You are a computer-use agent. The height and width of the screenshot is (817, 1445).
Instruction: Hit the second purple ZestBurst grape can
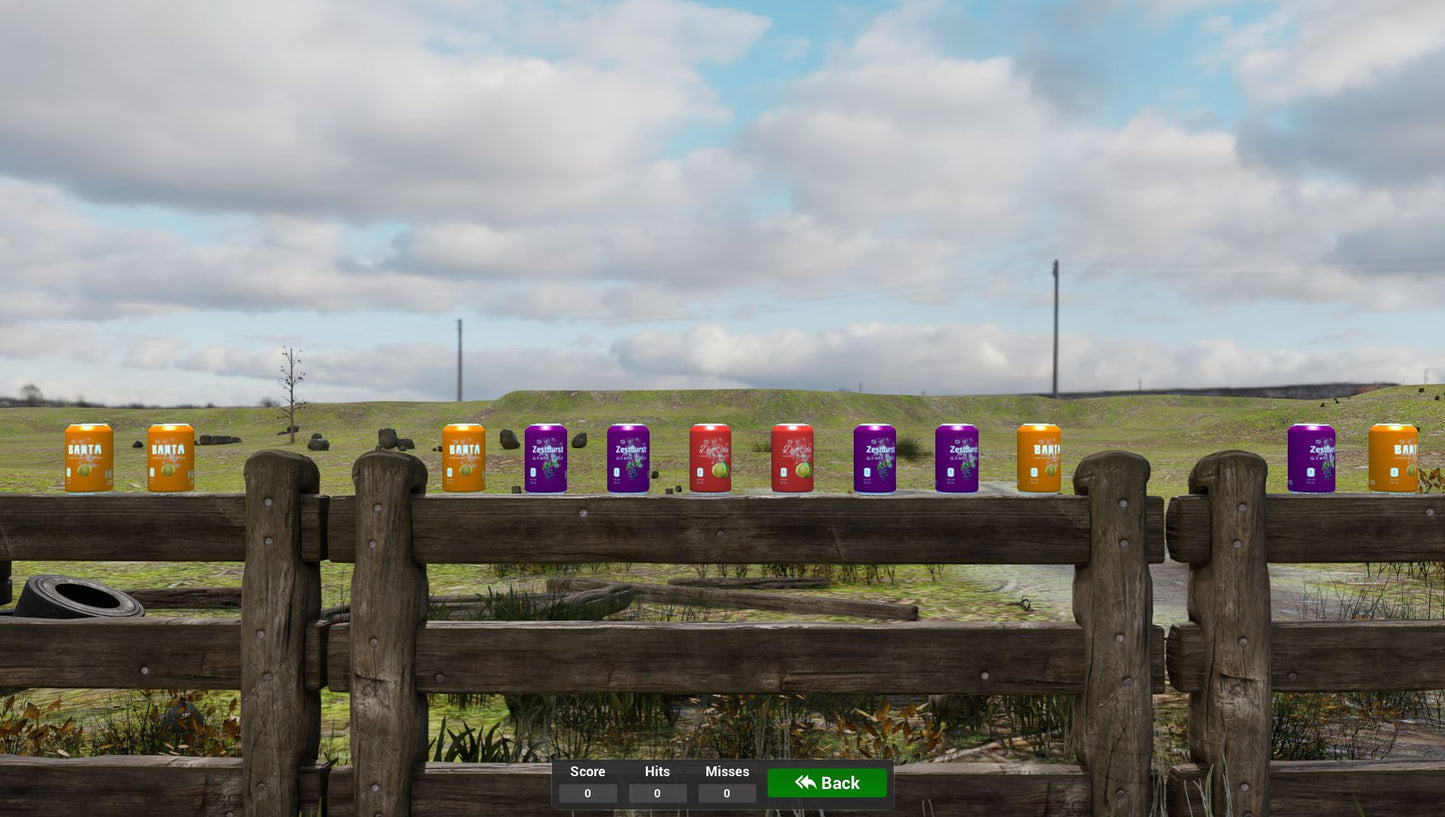(x=629, y=460)
